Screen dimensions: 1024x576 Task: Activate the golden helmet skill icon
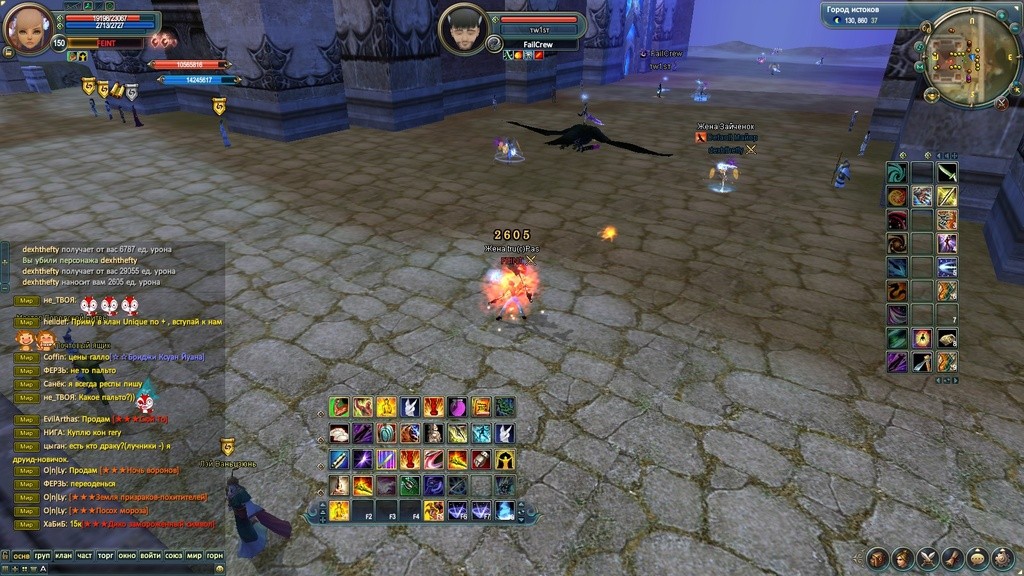pos(505,459)
